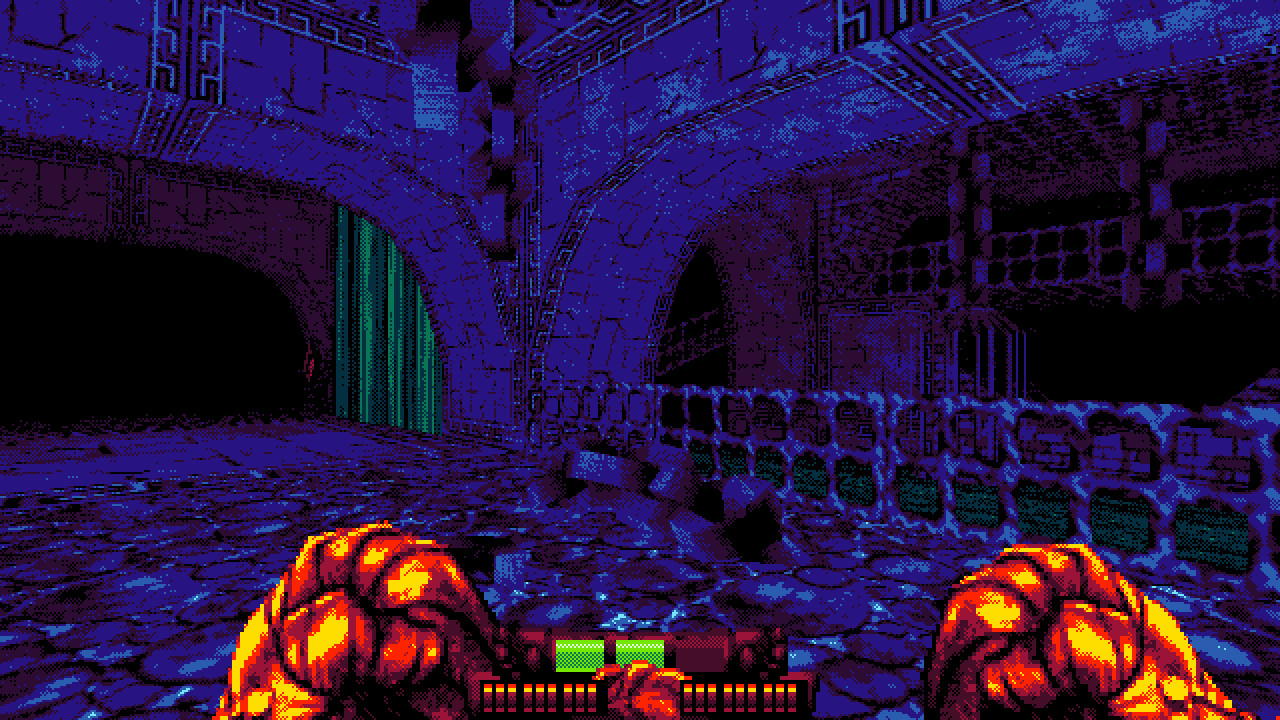
Task: Click the right green stamina bar segment
Action: 640,650
